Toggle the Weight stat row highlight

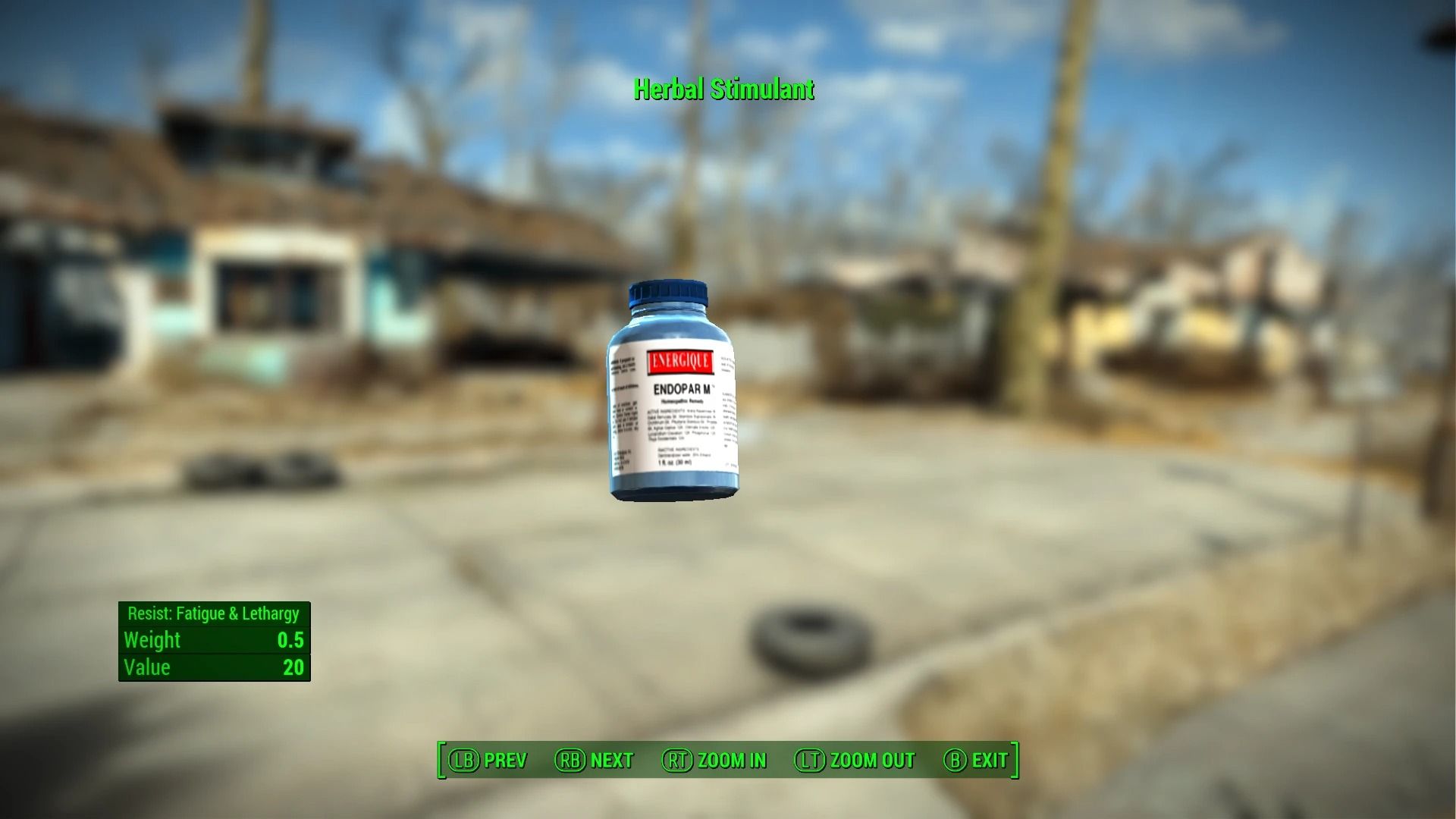coord(213,641)
